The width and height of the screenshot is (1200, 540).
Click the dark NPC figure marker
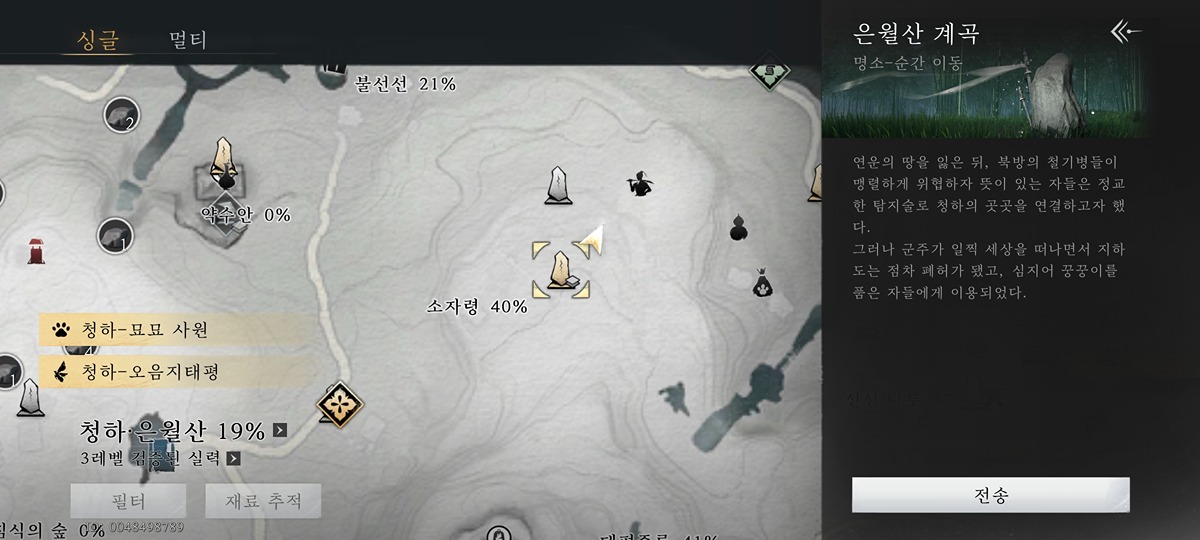[639, 184]
